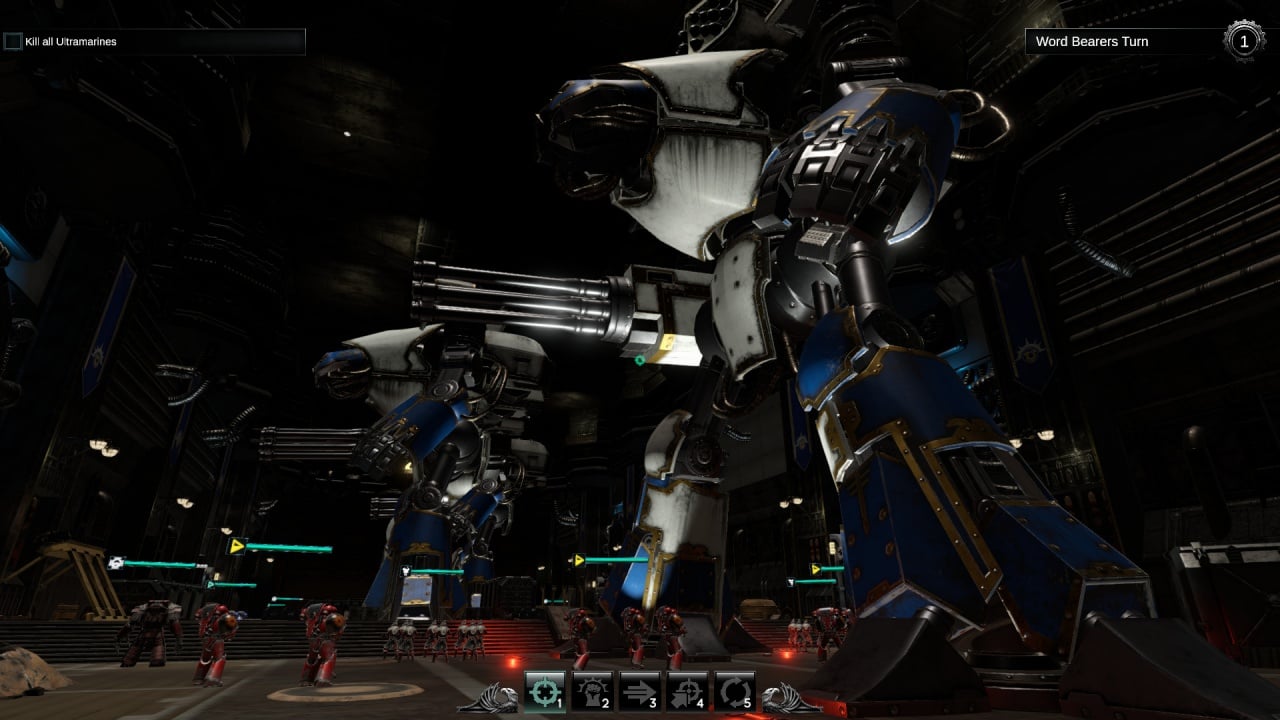Click the Kill all Ultramarines objective
This screenshot has height=720, width=1280.
coord(154,41)
